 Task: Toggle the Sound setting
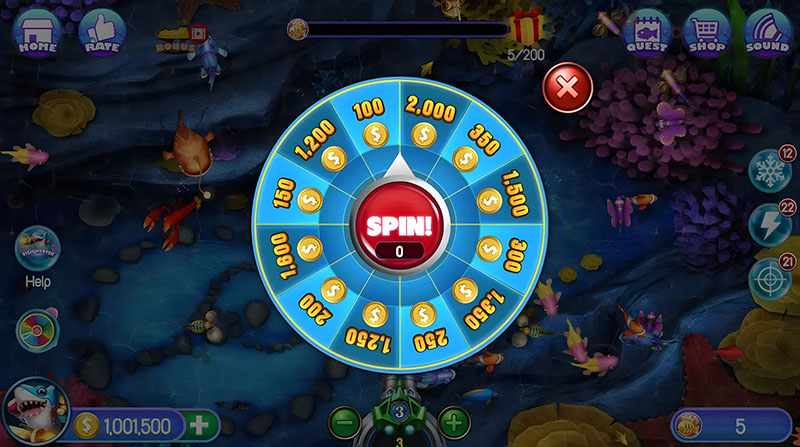tap(767, 33)
